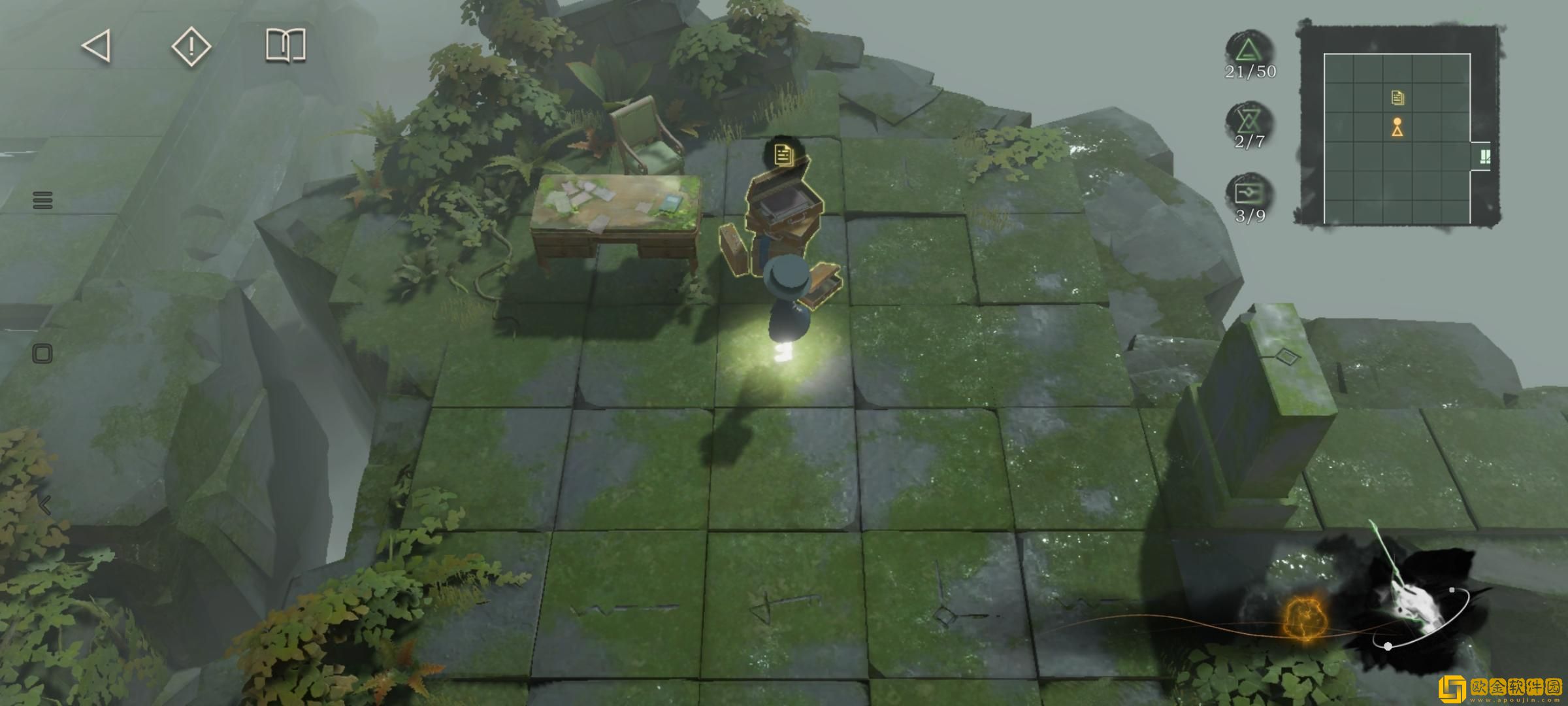This screenshot has width=1568, height=706.
Task: Tap the Android home square button
Action: 42,354
